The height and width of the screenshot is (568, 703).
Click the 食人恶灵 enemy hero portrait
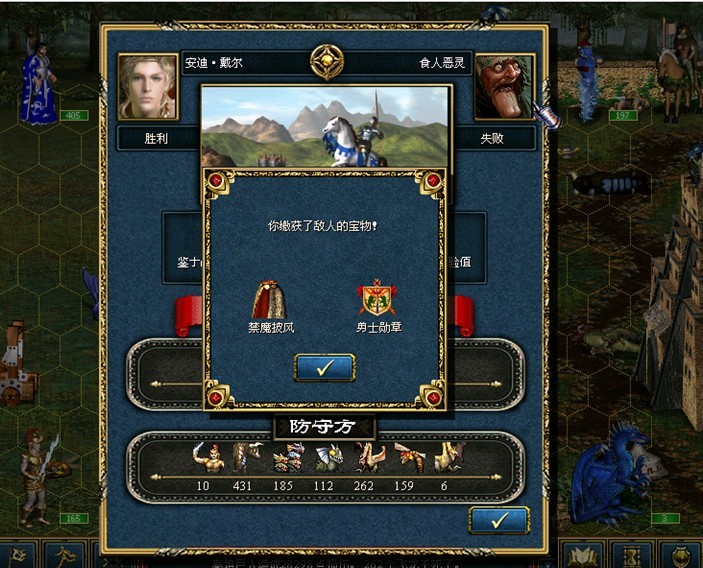click(x=503, y=86)
